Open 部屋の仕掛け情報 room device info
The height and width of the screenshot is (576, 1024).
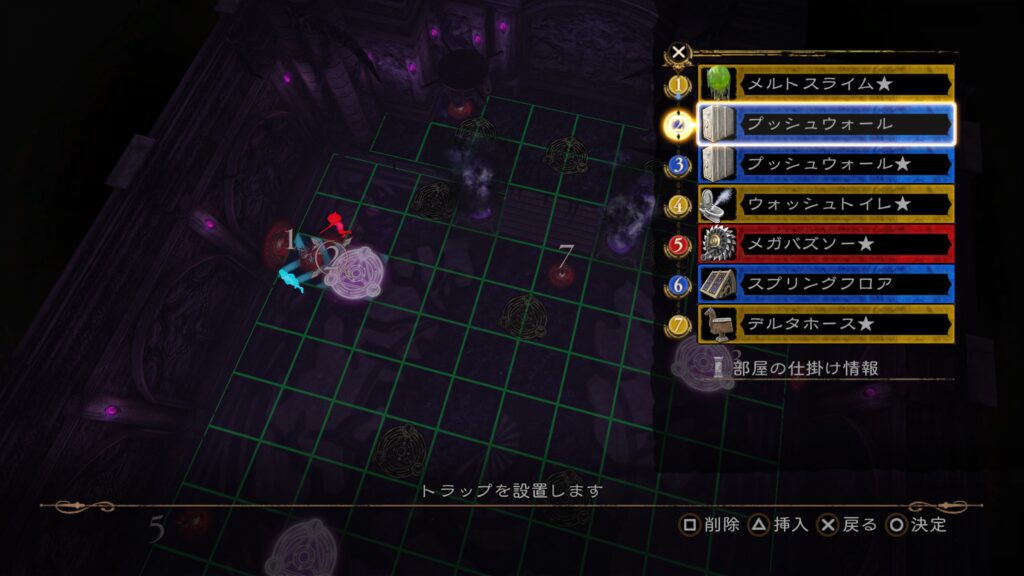806,368
